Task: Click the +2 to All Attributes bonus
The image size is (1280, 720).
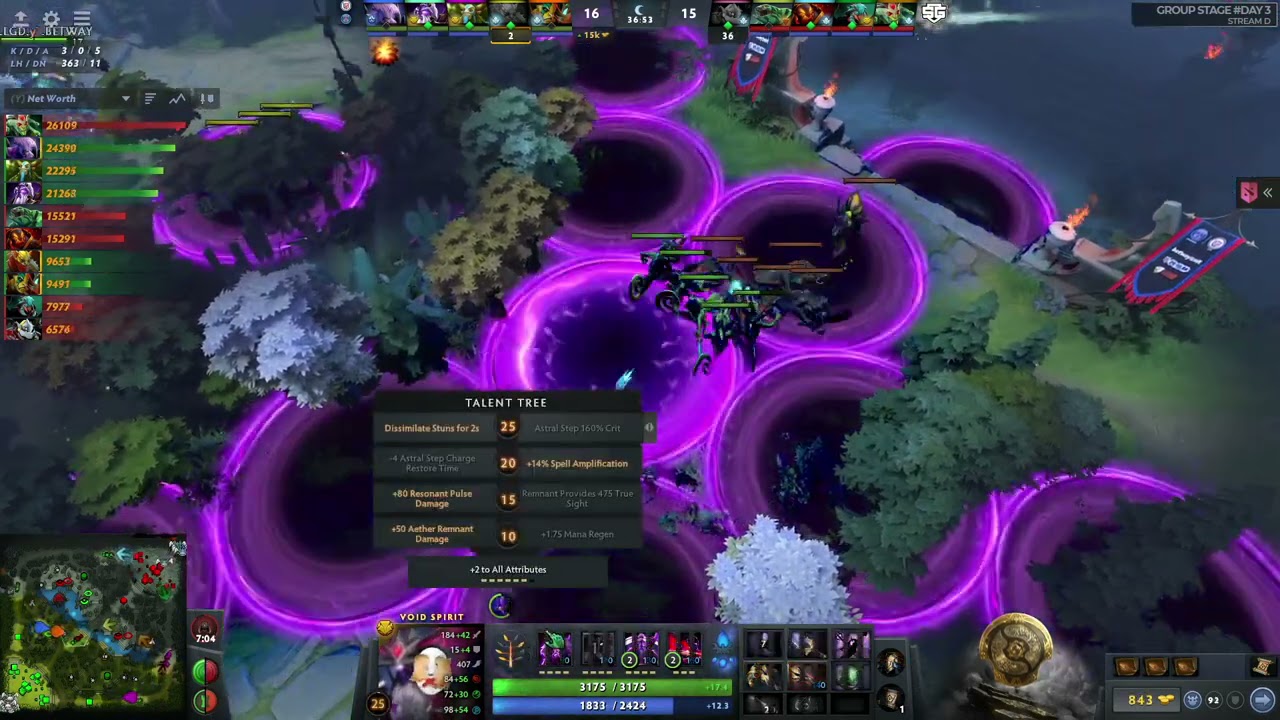Action: click(508, 570)
